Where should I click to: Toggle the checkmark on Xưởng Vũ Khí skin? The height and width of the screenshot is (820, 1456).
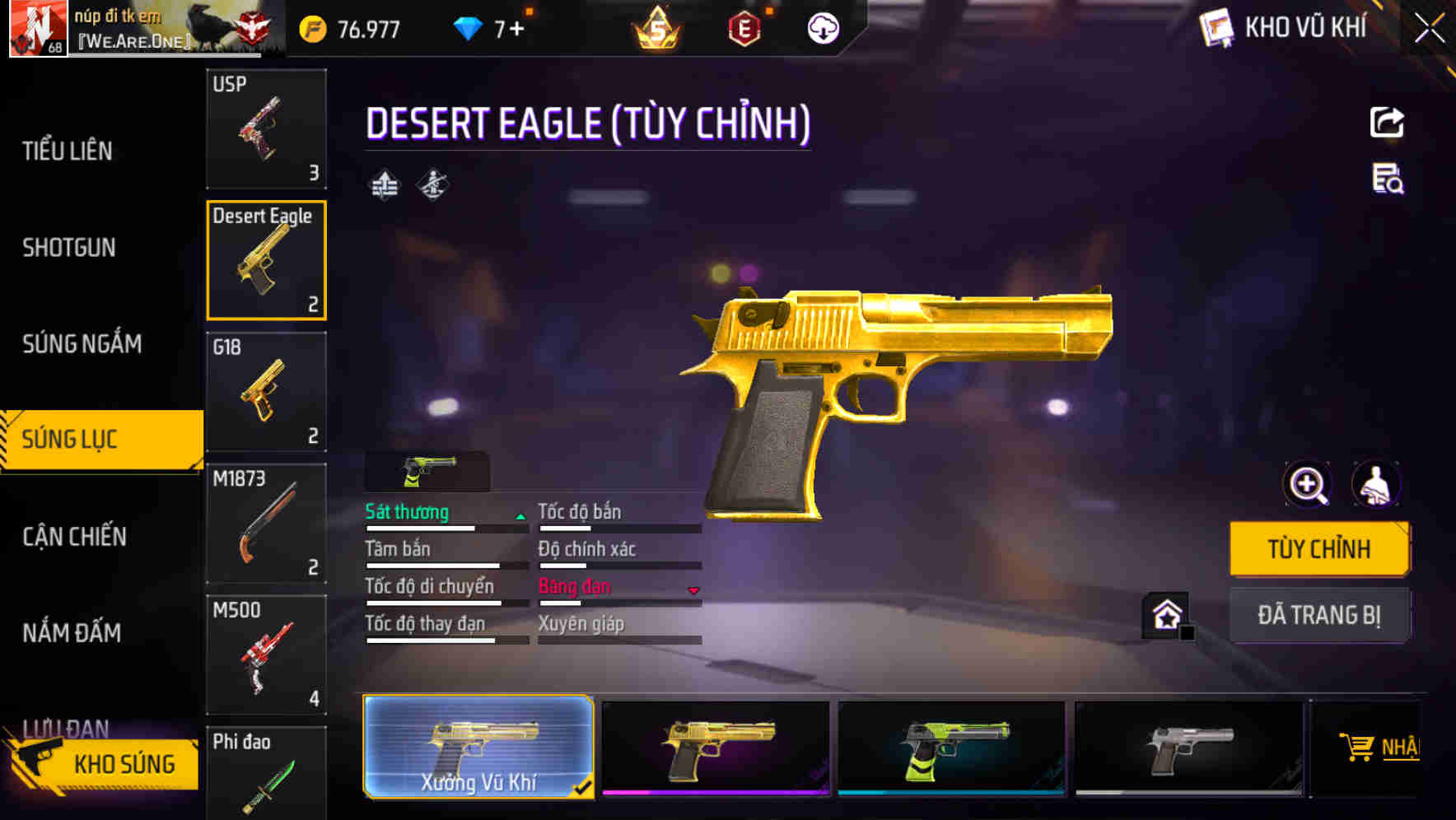(x=586, y=785)
